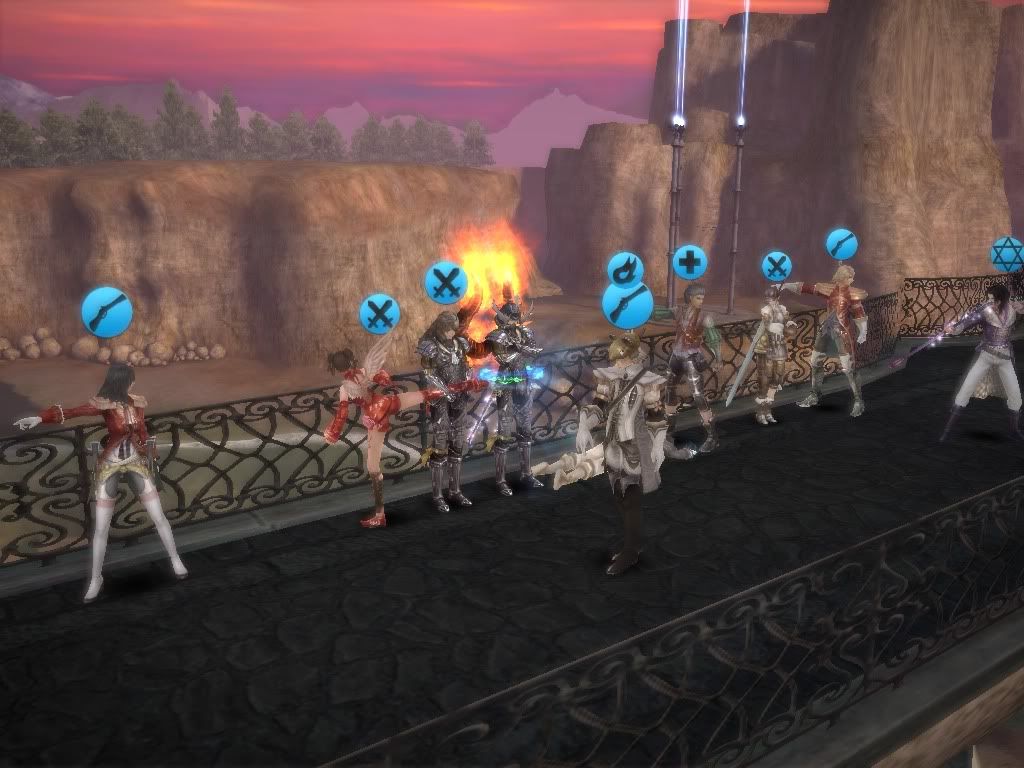1024x768 pixels.
Task: Select the white cross healer icon
Action: pos(689,263)
